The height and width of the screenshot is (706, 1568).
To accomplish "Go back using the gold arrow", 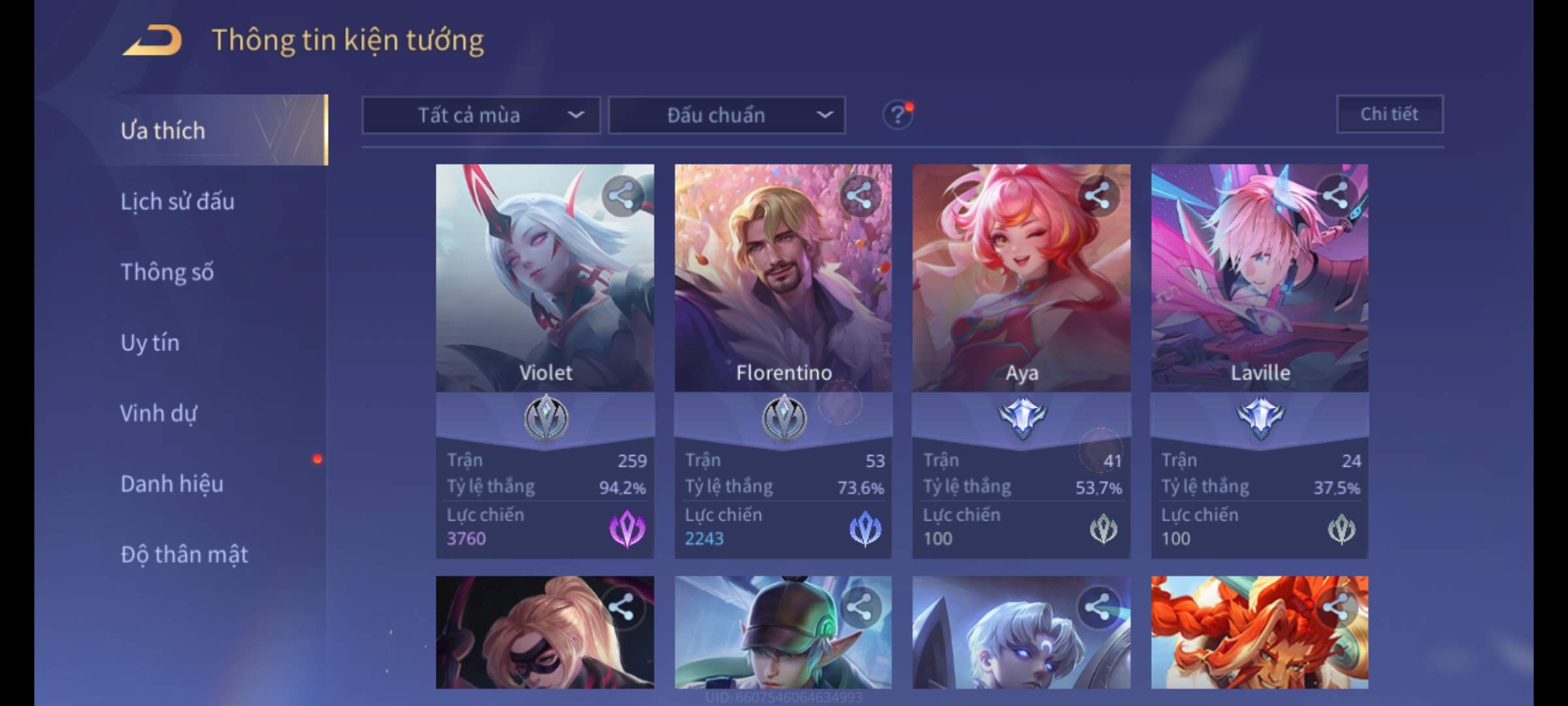I will click(152, 41).
